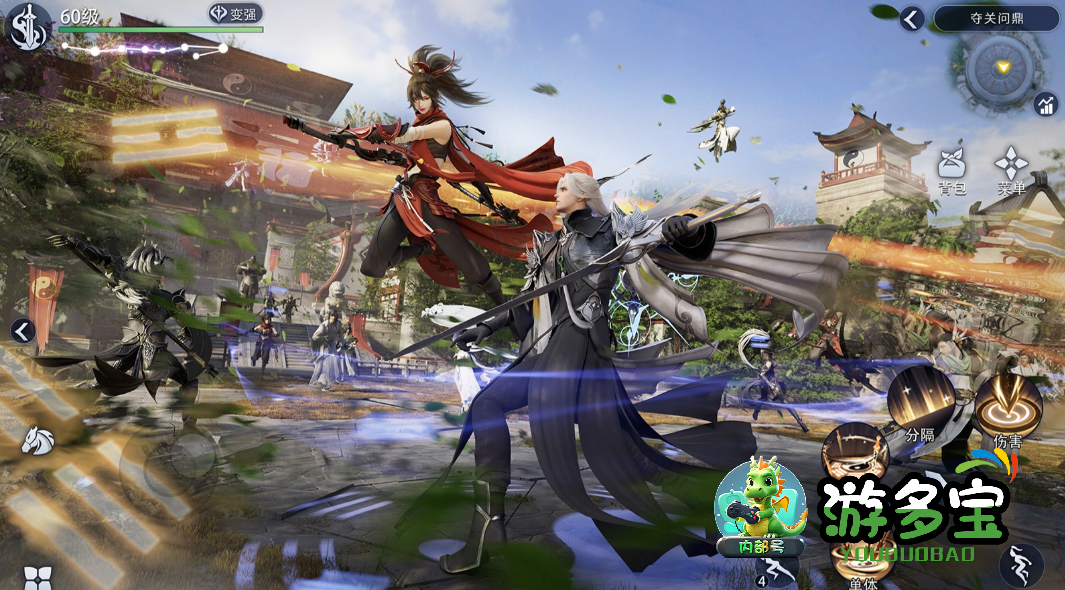This screenshot has height=590, width=1065.
Task: Open the character sword emblem portrait
Action: pos(27,26)
